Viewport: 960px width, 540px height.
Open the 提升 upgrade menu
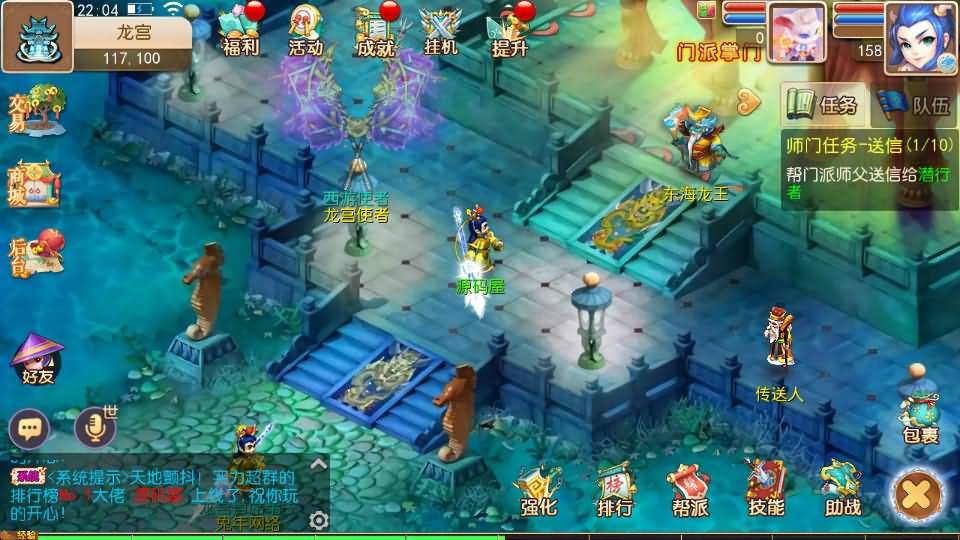(509, 30)
